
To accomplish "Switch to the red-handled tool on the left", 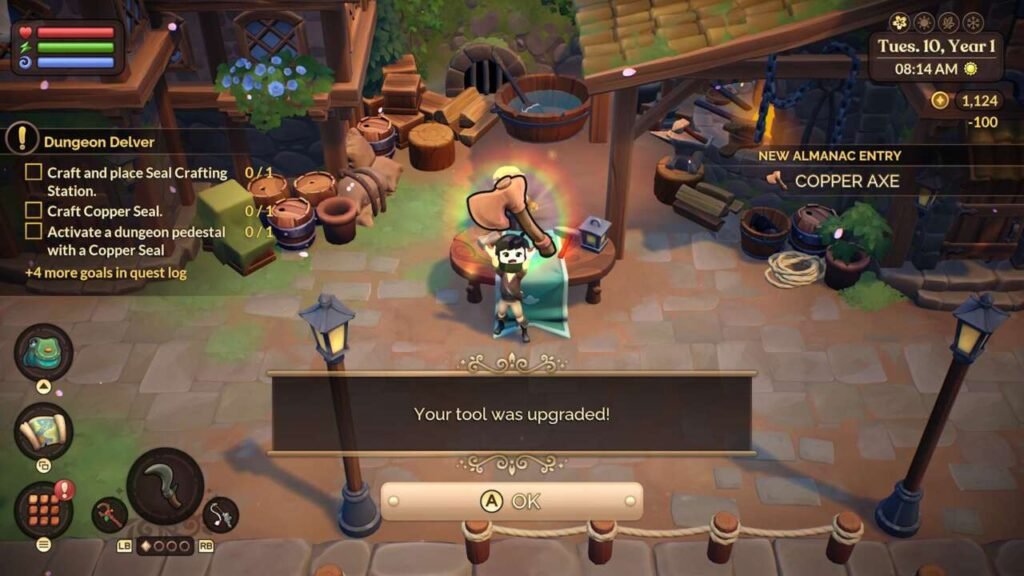I will [x=109, y=515].
